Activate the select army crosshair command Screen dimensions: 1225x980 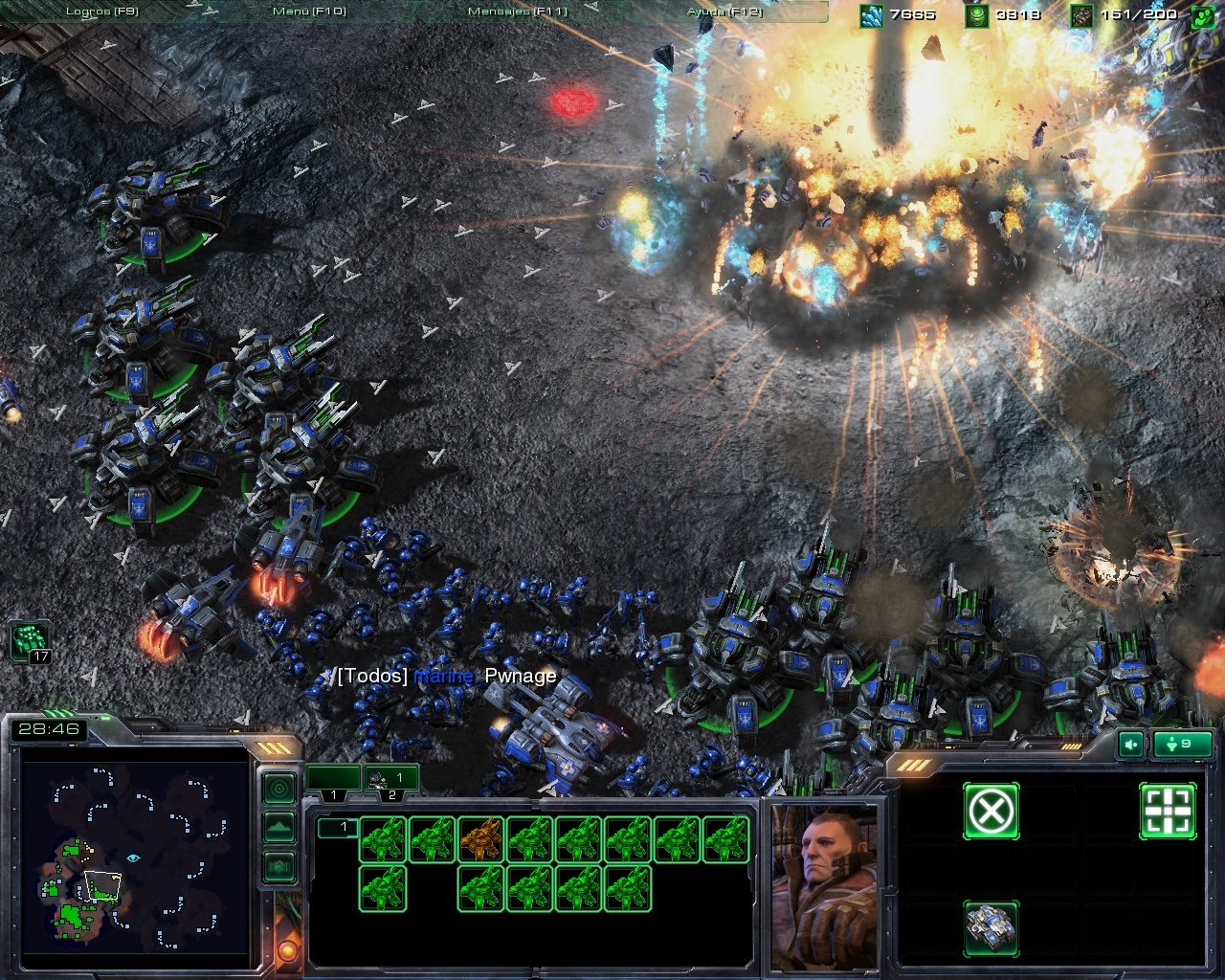(x=1168, y=812)
